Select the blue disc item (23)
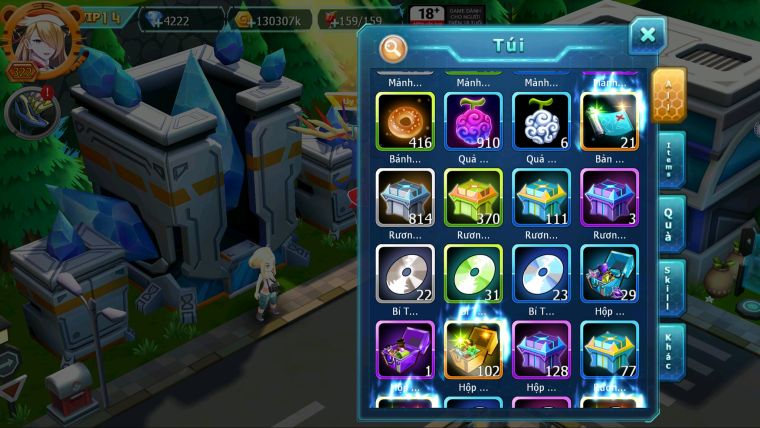This screenshot has height=428, width=760. 541,273
